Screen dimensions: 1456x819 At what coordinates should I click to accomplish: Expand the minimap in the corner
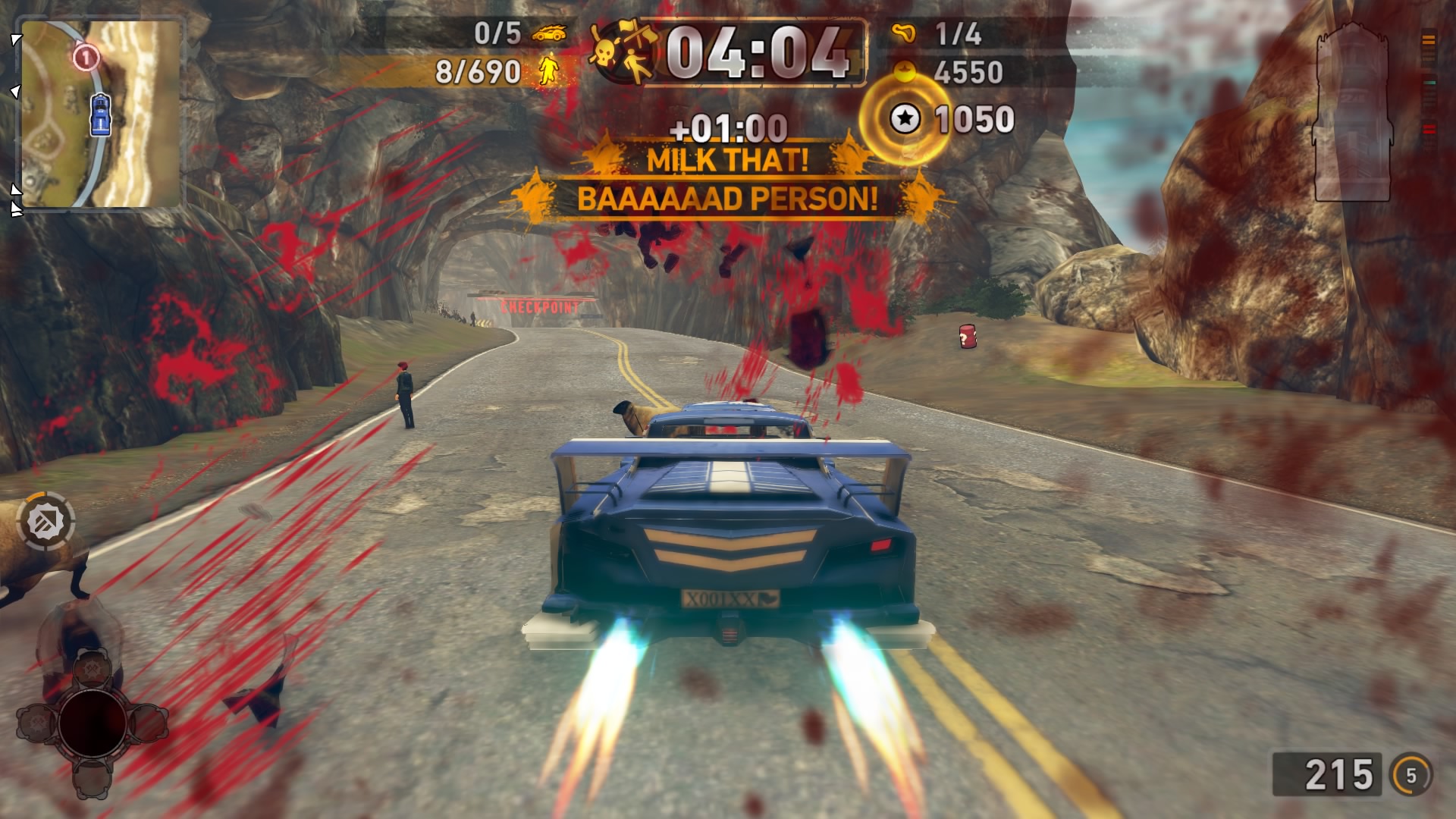(102, 110)
